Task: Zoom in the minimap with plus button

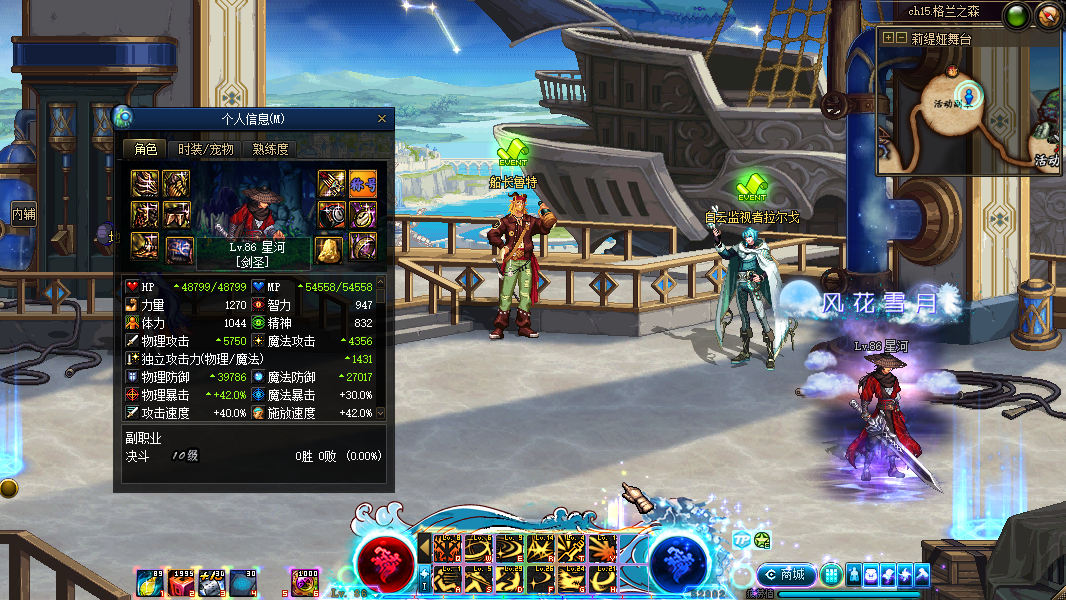Action: (x=888, y=38)
